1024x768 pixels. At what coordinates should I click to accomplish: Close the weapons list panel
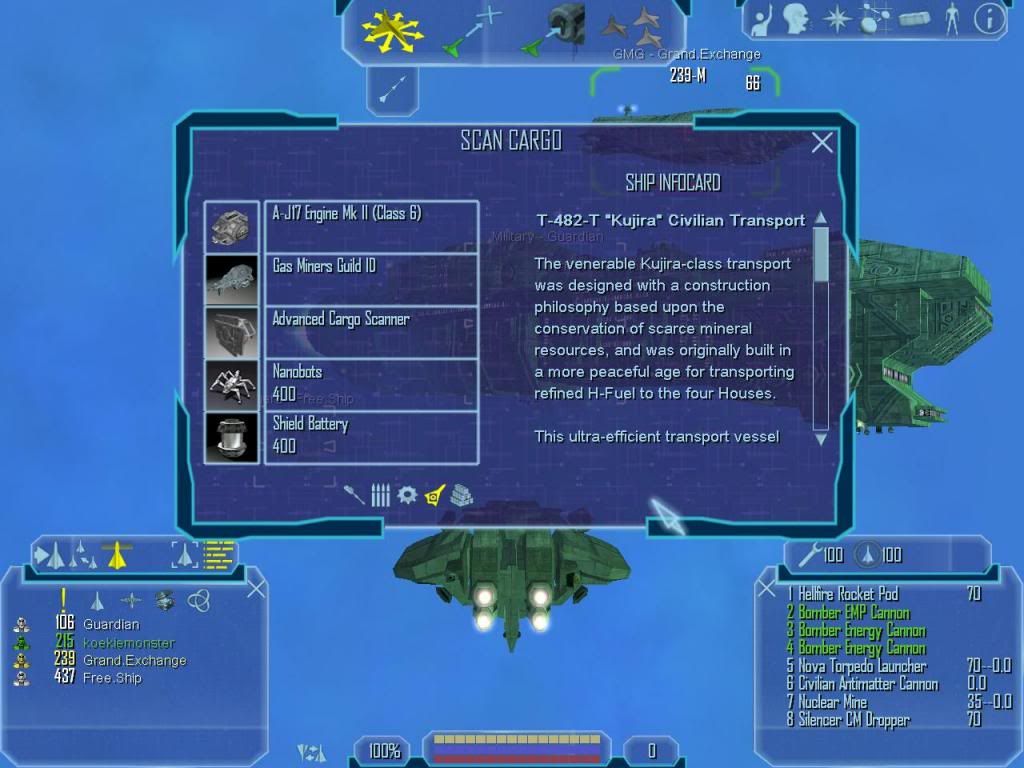[x=767, y=588]
